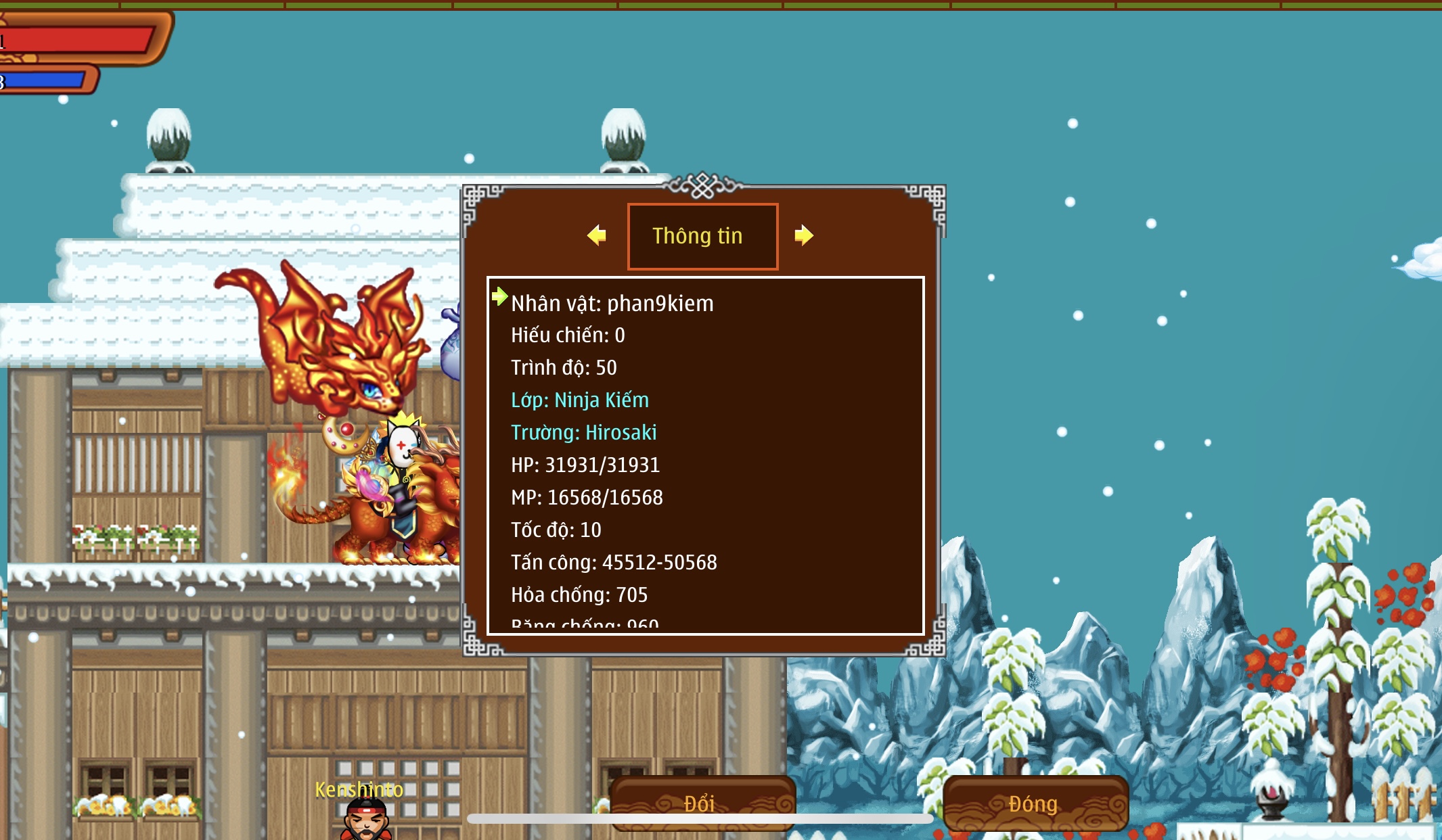Click the Đổi button

point(702,802)
